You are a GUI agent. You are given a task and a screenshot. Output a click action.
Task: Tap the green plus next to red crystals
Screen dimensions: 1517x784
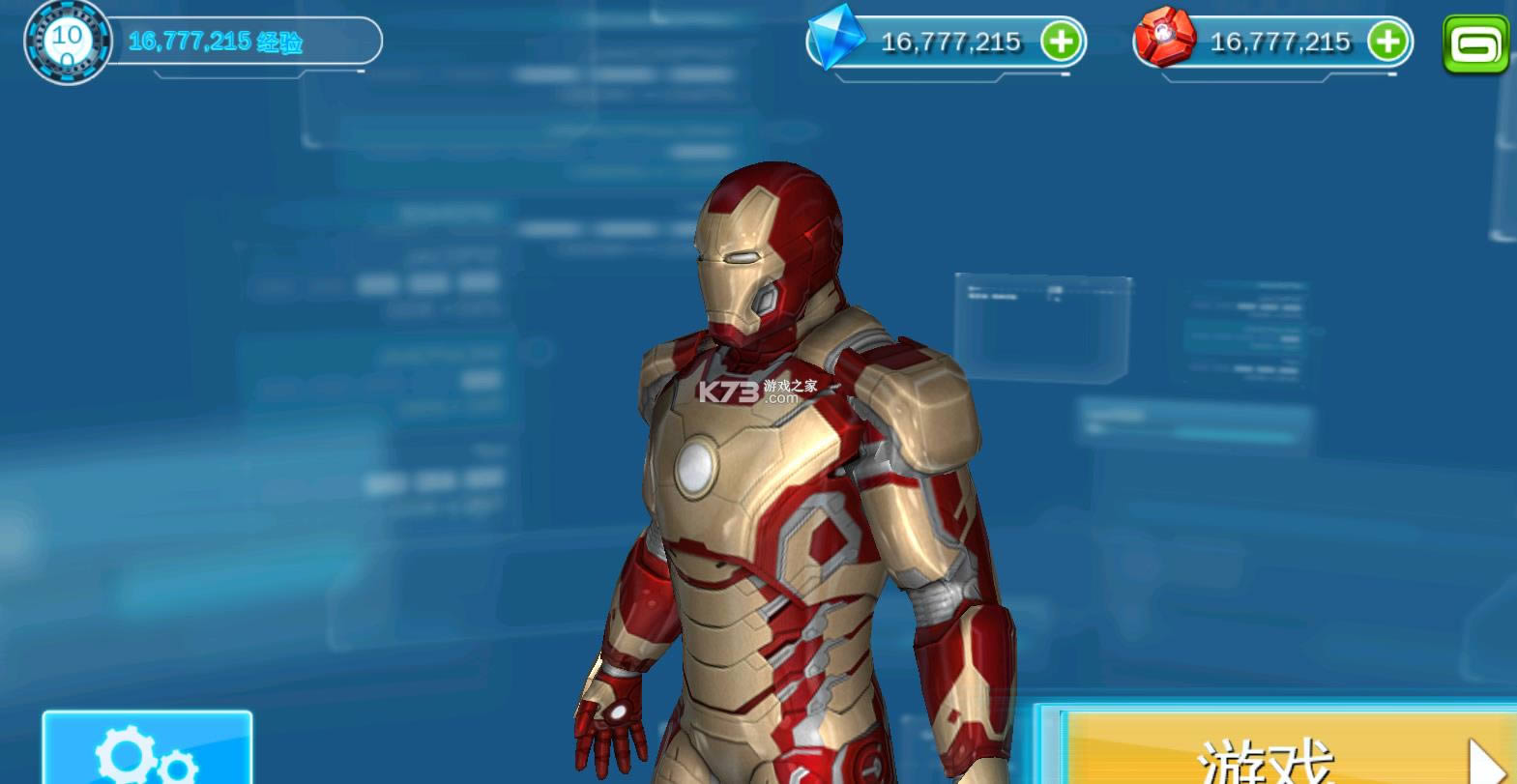point(1389,43)
